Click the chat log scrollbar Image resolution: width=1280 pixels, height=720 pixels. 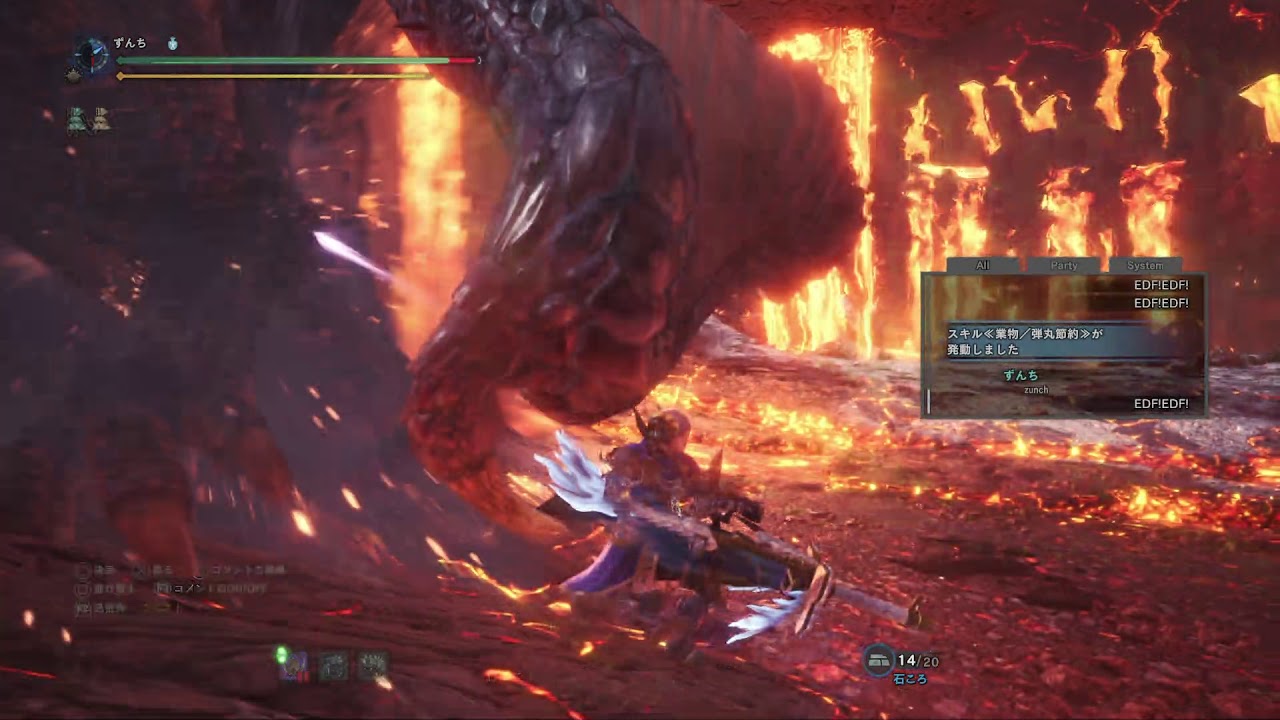pyautogui.click(x=928, y=402)
